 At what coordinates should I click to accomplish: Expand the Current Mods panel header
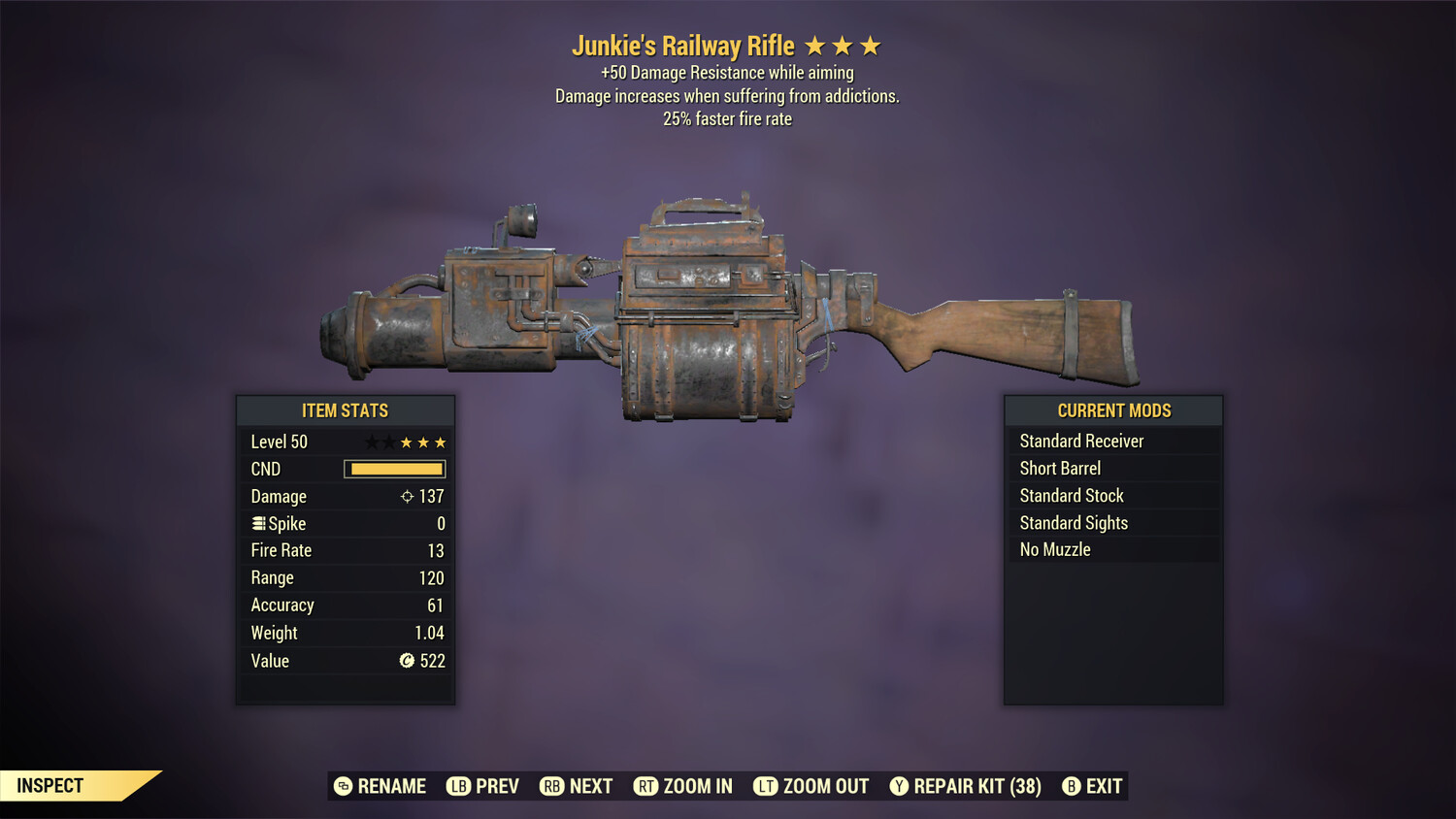(1112, 410)
